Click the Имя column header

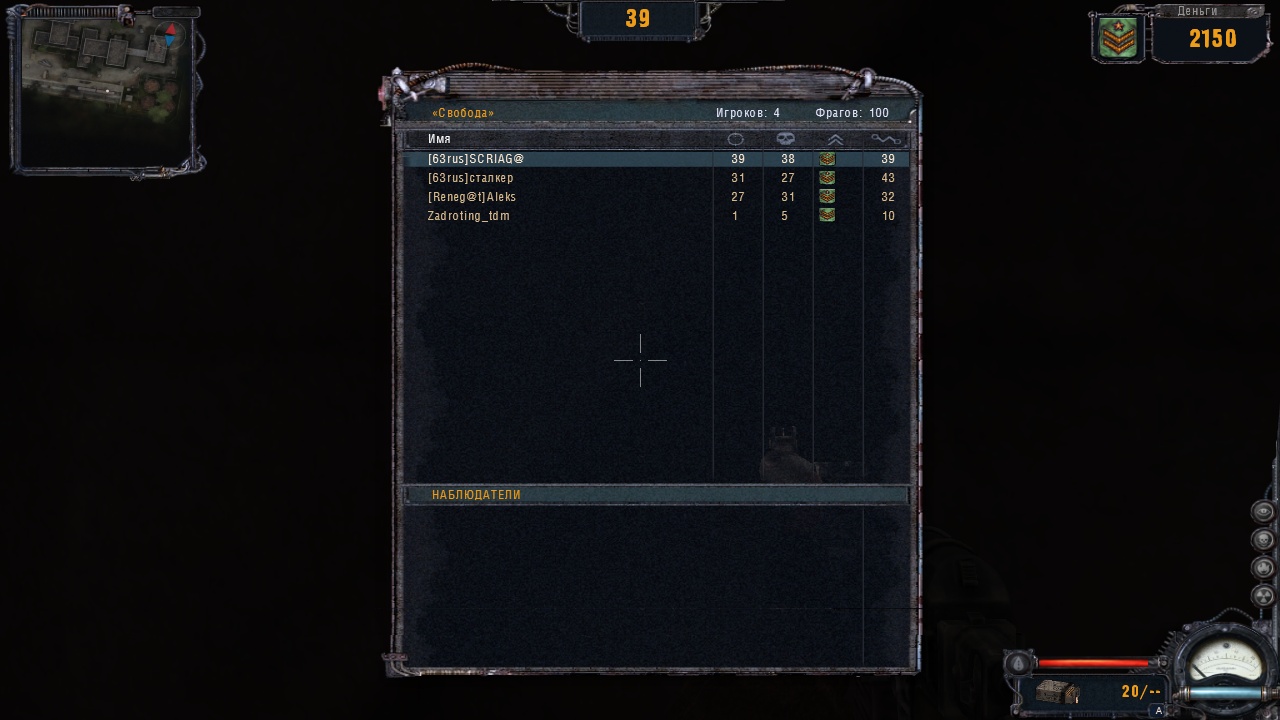[x=439, y=139]
